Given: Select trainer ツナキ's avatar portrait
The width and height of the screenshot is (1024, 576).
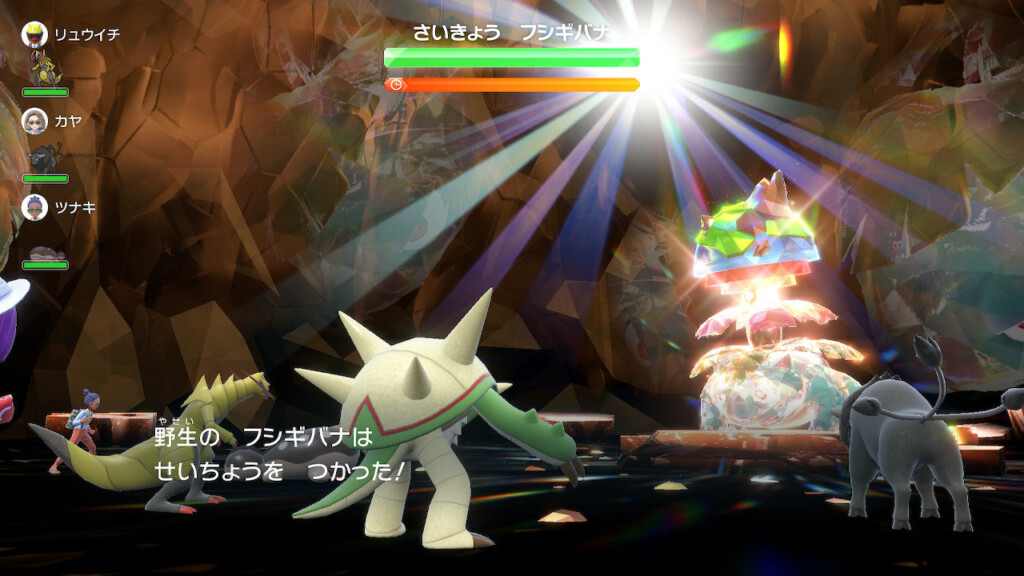Looking at the screenshot, I should [35, 207].
